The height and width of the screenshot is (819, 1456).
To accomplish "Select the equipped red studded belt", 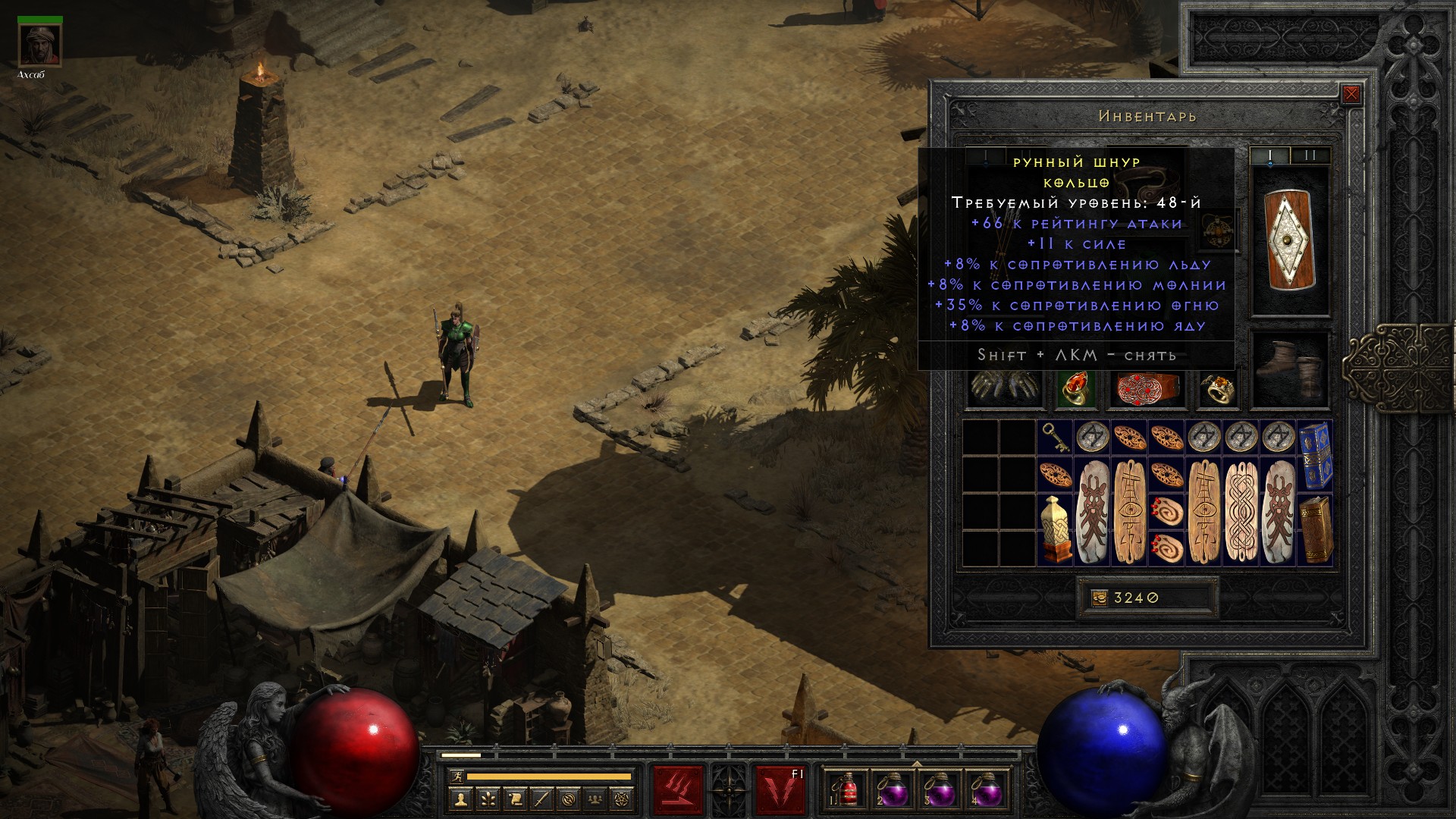I will point(1147,388).
